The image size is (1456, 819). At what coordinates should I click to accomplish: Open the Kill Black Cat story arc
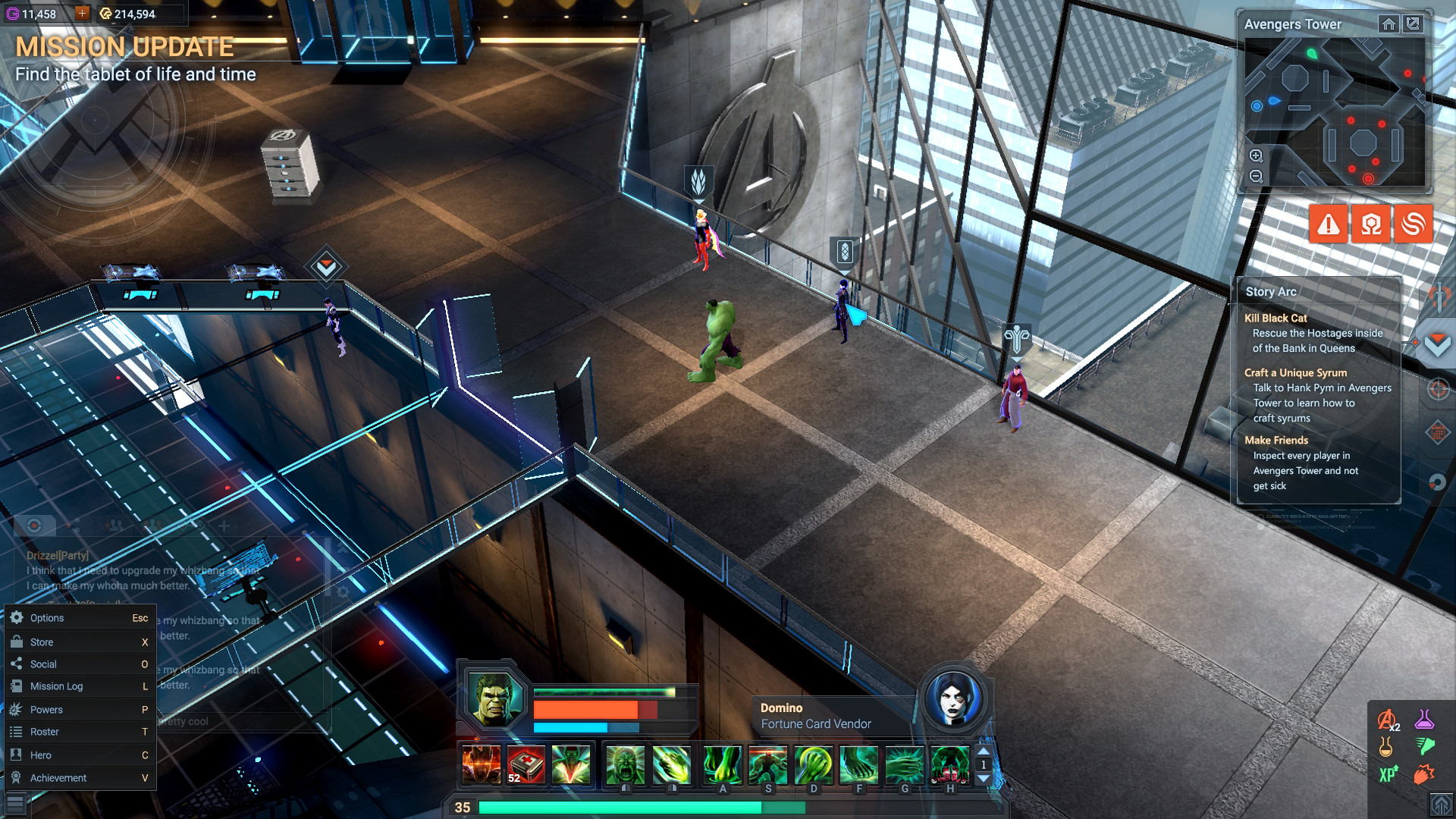pyautogui.click(x=1276, y=318)
